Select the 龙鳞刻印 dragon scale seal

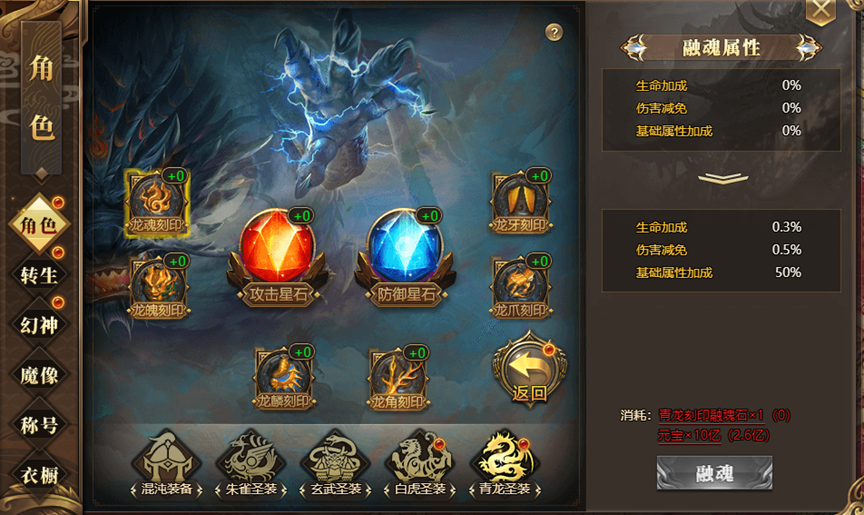click(284, 376)
